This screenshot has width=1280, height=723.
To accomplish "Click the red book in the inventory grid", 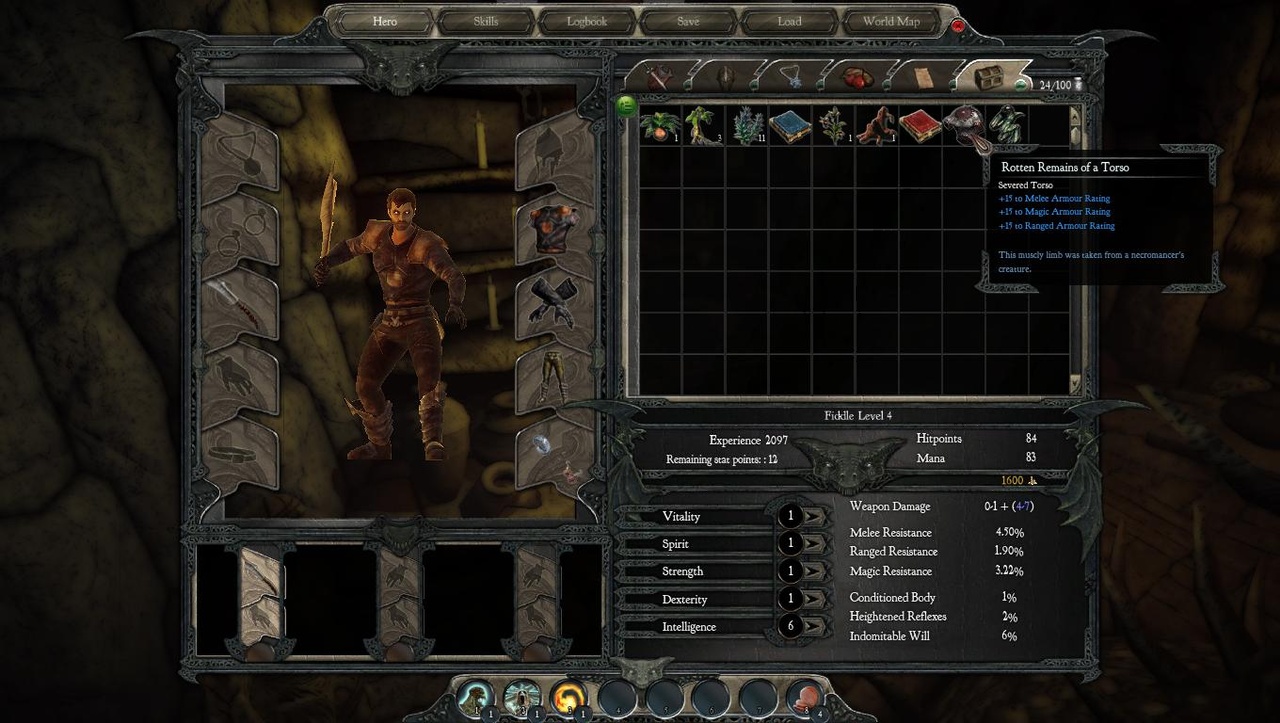I will (x=918, y=125).
